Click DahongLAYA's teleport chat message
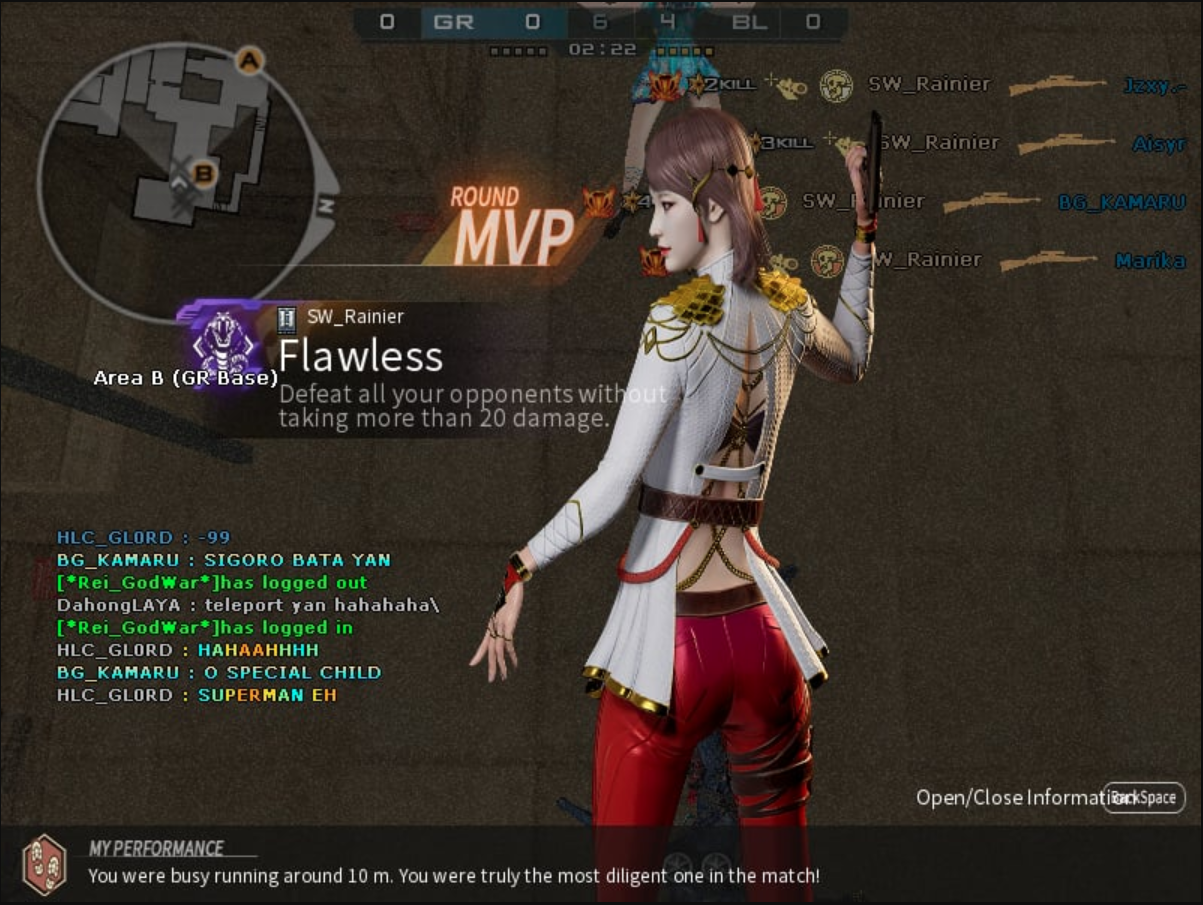Screen dimensions: 1203x905 click(248, 605)
